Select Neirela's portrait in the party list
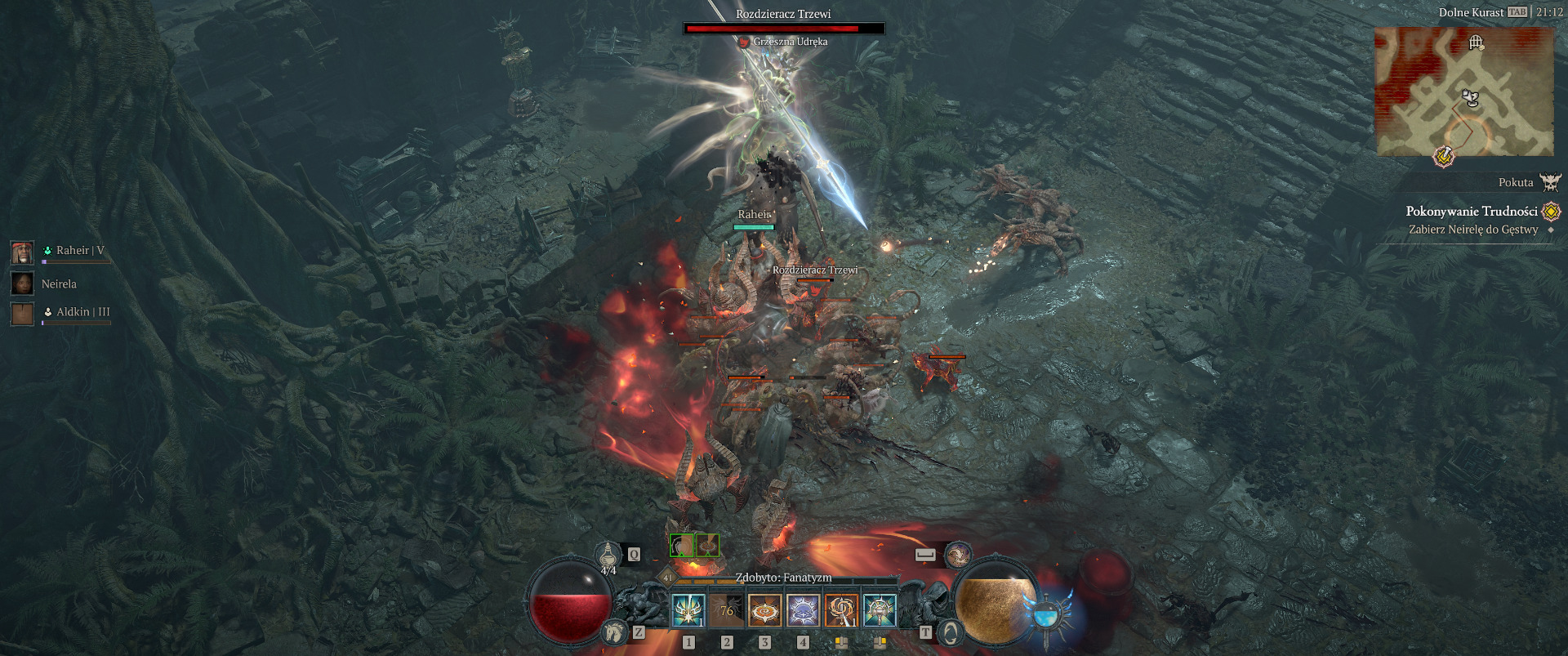Image resolution: width=1568 pixels, height=656 pixels. [22, 283]
